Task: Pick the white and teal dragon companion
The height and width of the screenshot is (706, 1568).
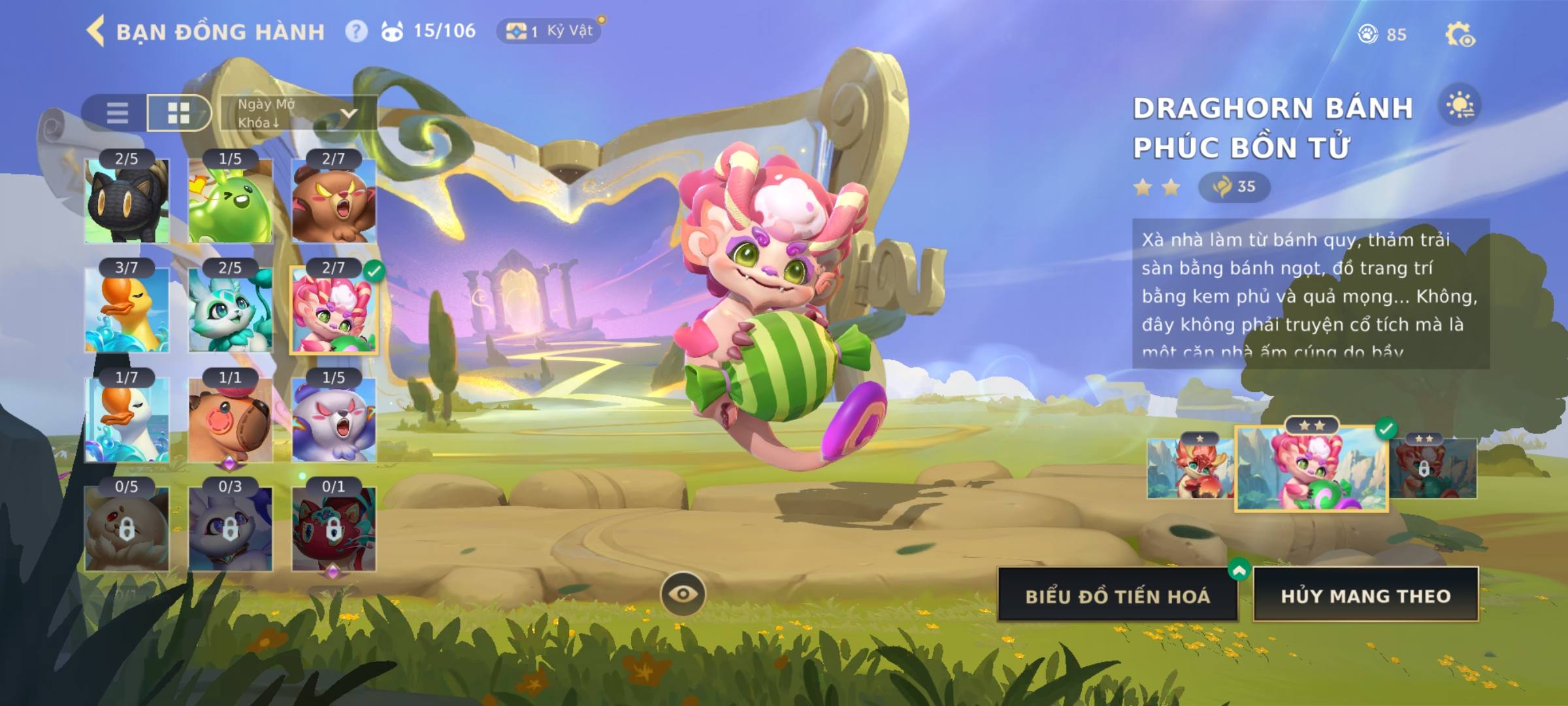Action: 230,310
